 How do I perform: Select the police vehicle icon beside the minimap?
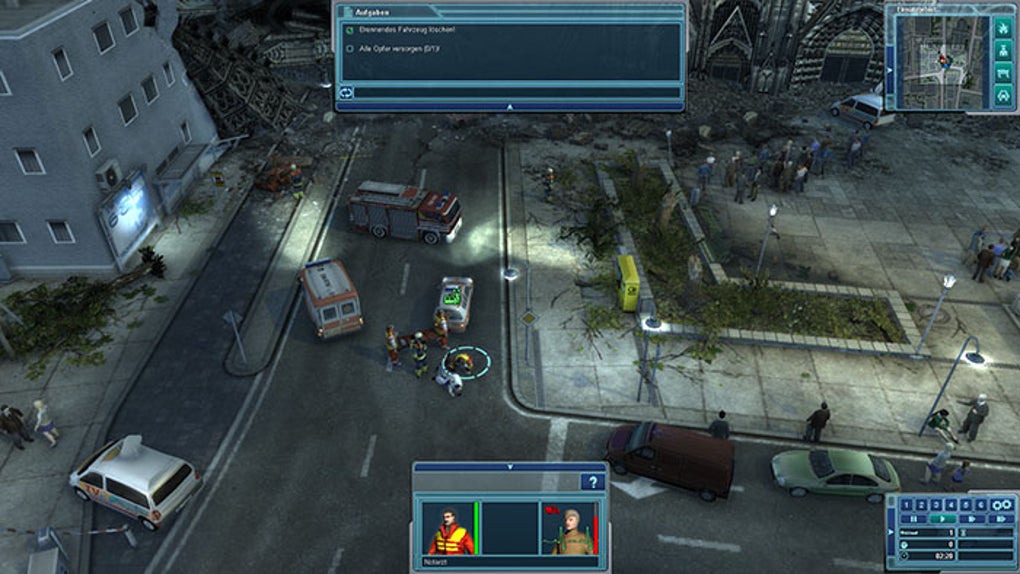click(1002, 95)
